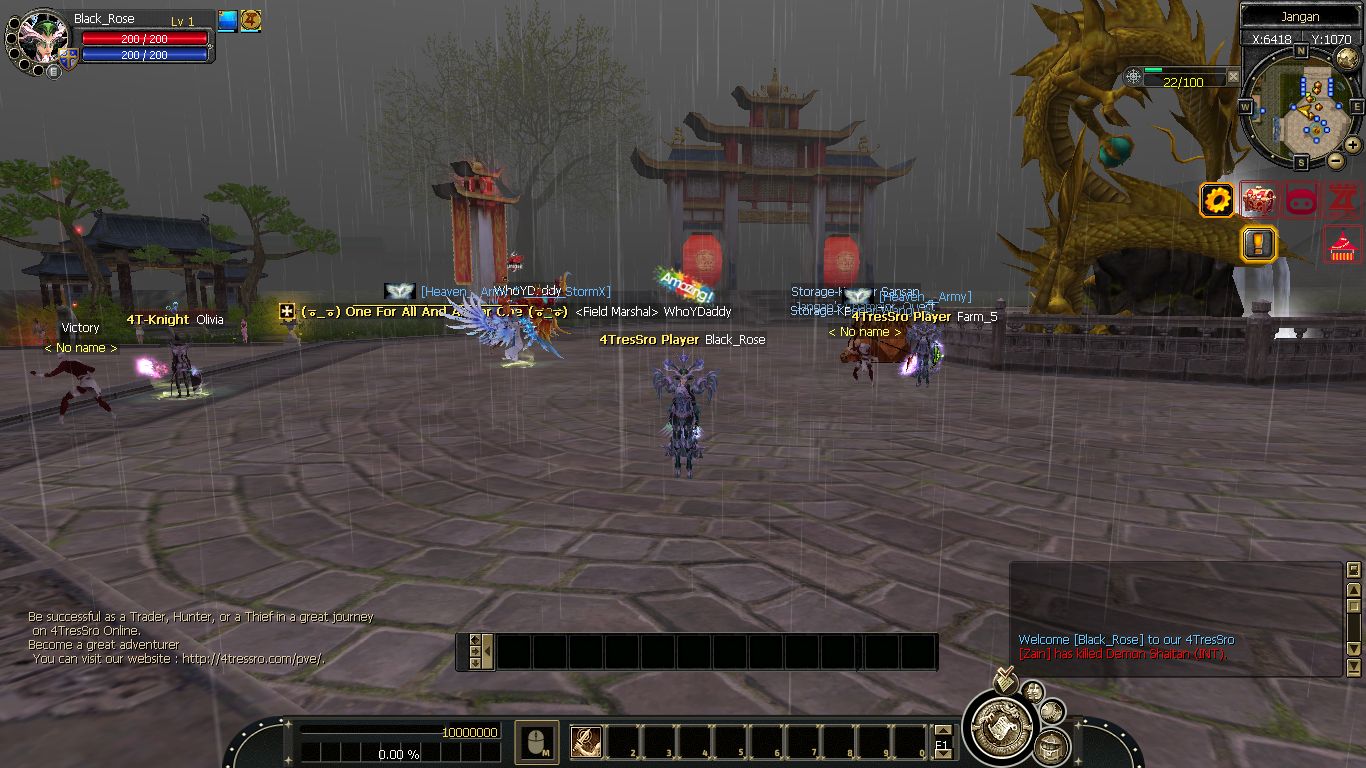The width and height of the screenshot is (1366, 768).
Task: Select the blue buff icon beside the level
Action: coord(227,21)
